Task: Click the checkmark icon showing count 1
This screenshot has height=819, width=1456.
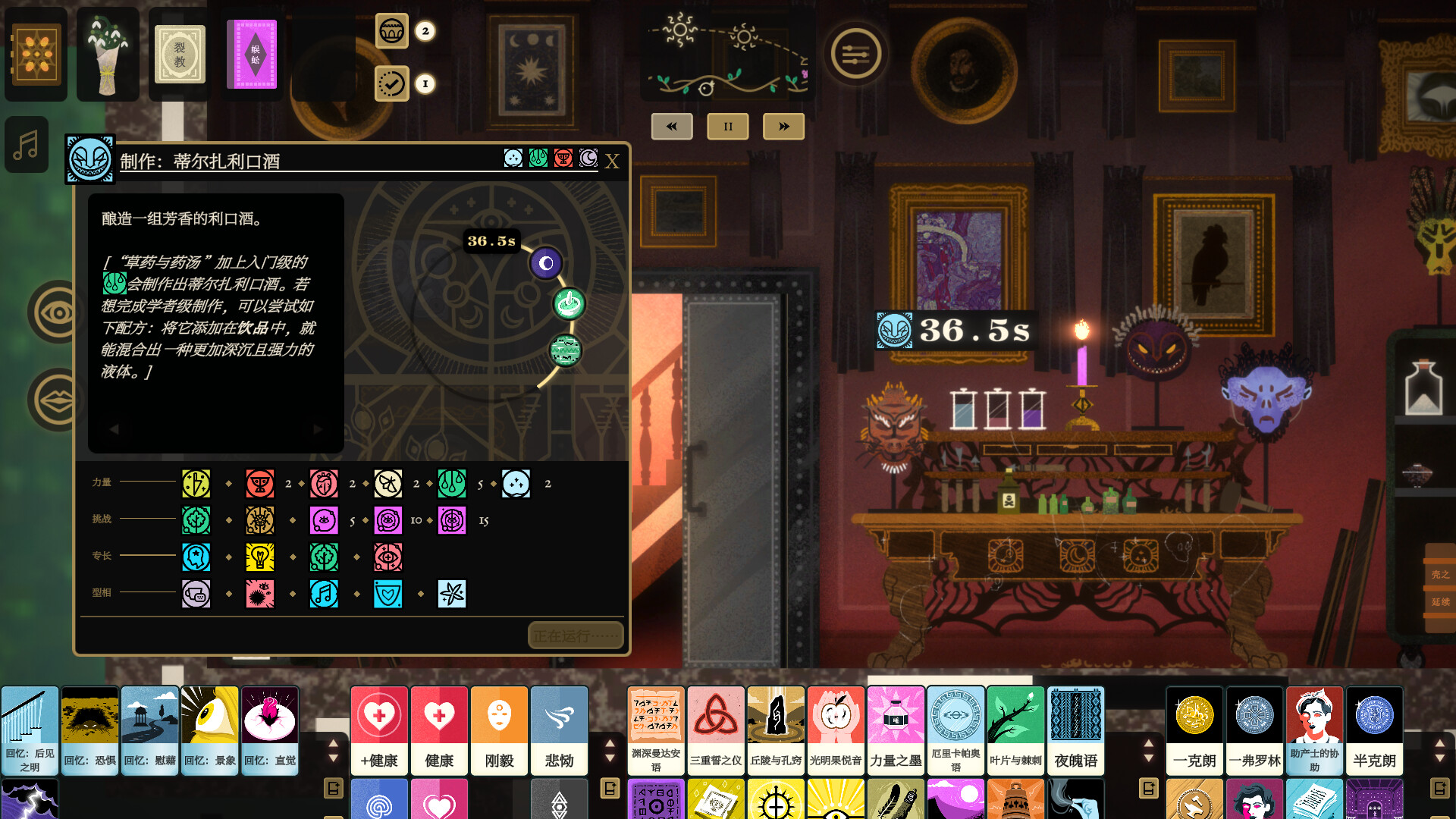Action: click(391, 85)
